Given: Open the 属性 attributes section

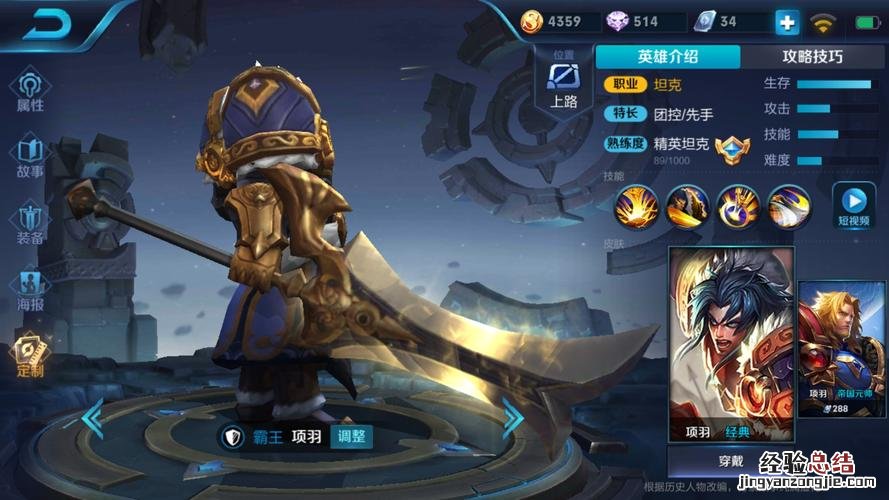Looking at the screenshot, I should pyautogui.click(x=30, y=89).
